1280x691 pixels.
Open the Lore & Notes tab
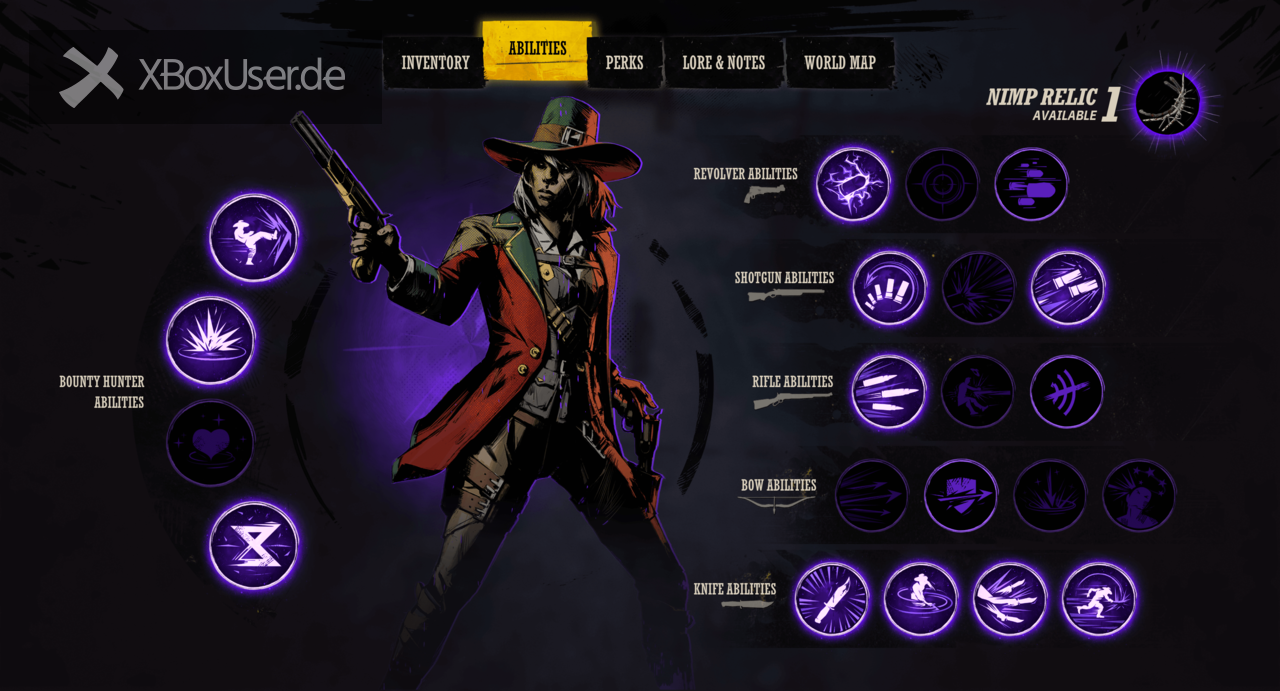[723, 63]
